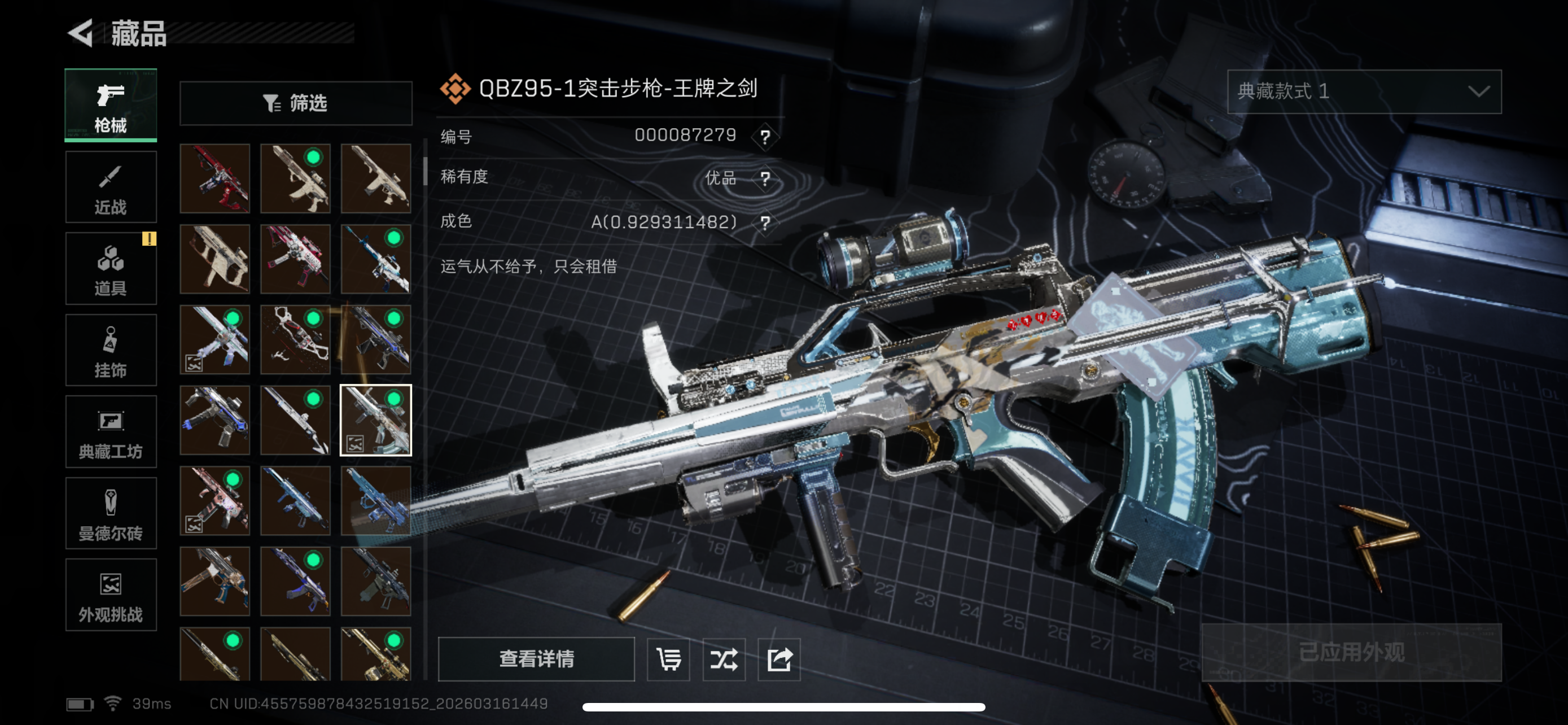Click the 已应用外观 applied appearance button

click(x=1351, y=653)
